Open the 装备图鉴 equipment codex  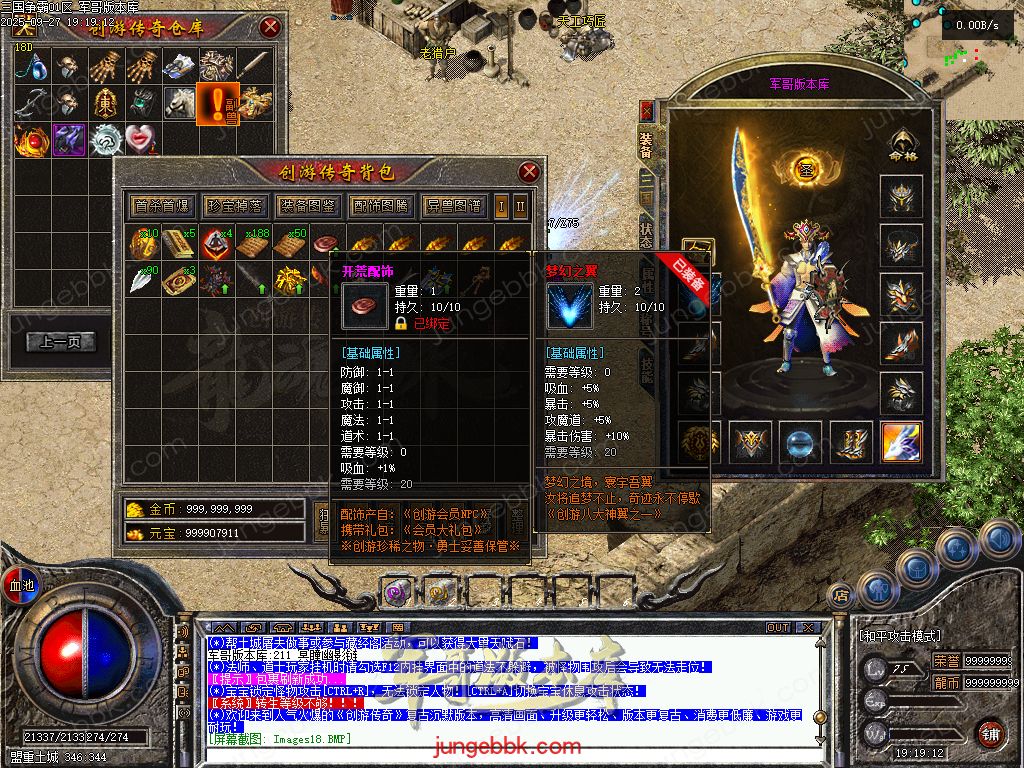[308, 206]
